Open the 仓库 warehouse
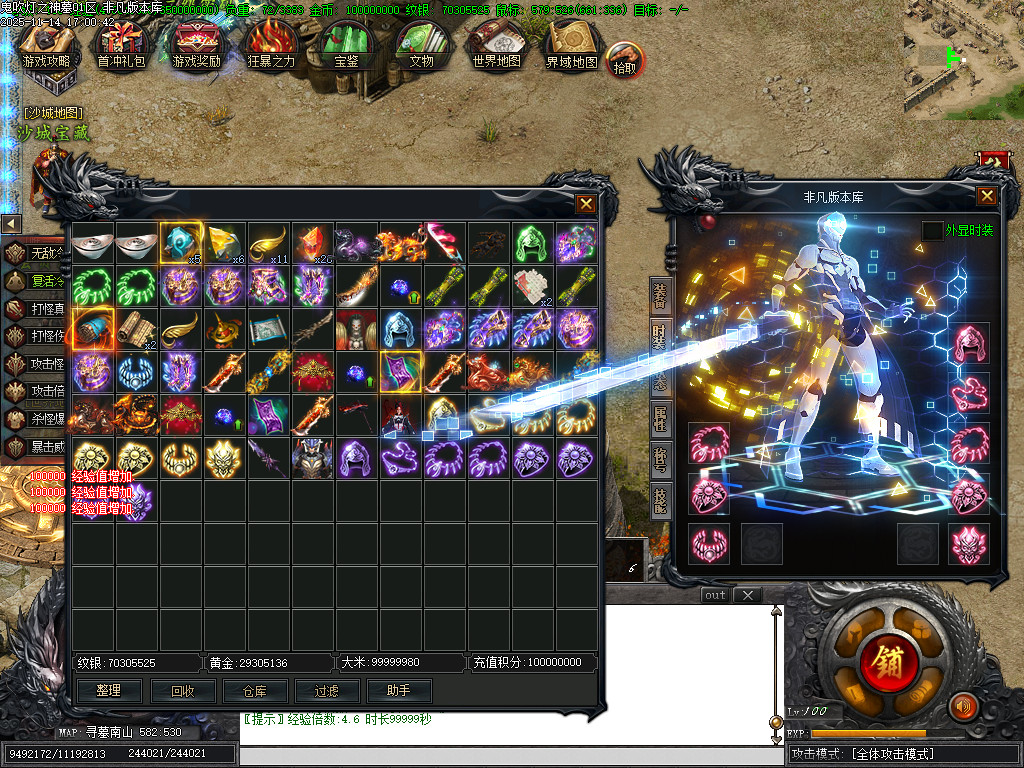 [x=255, y=690]
